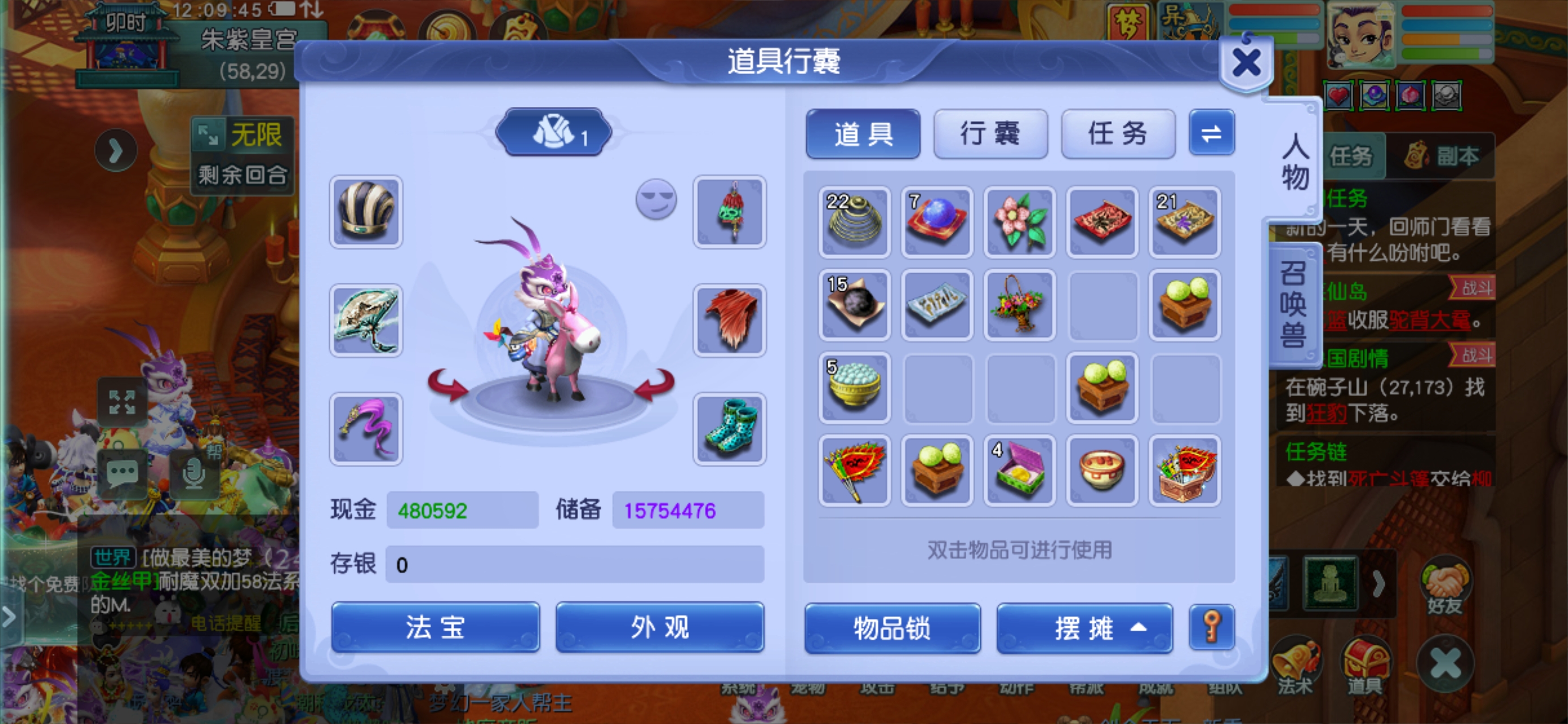Switch to the 行囊 tab
1568x724 pixels.
990,135
